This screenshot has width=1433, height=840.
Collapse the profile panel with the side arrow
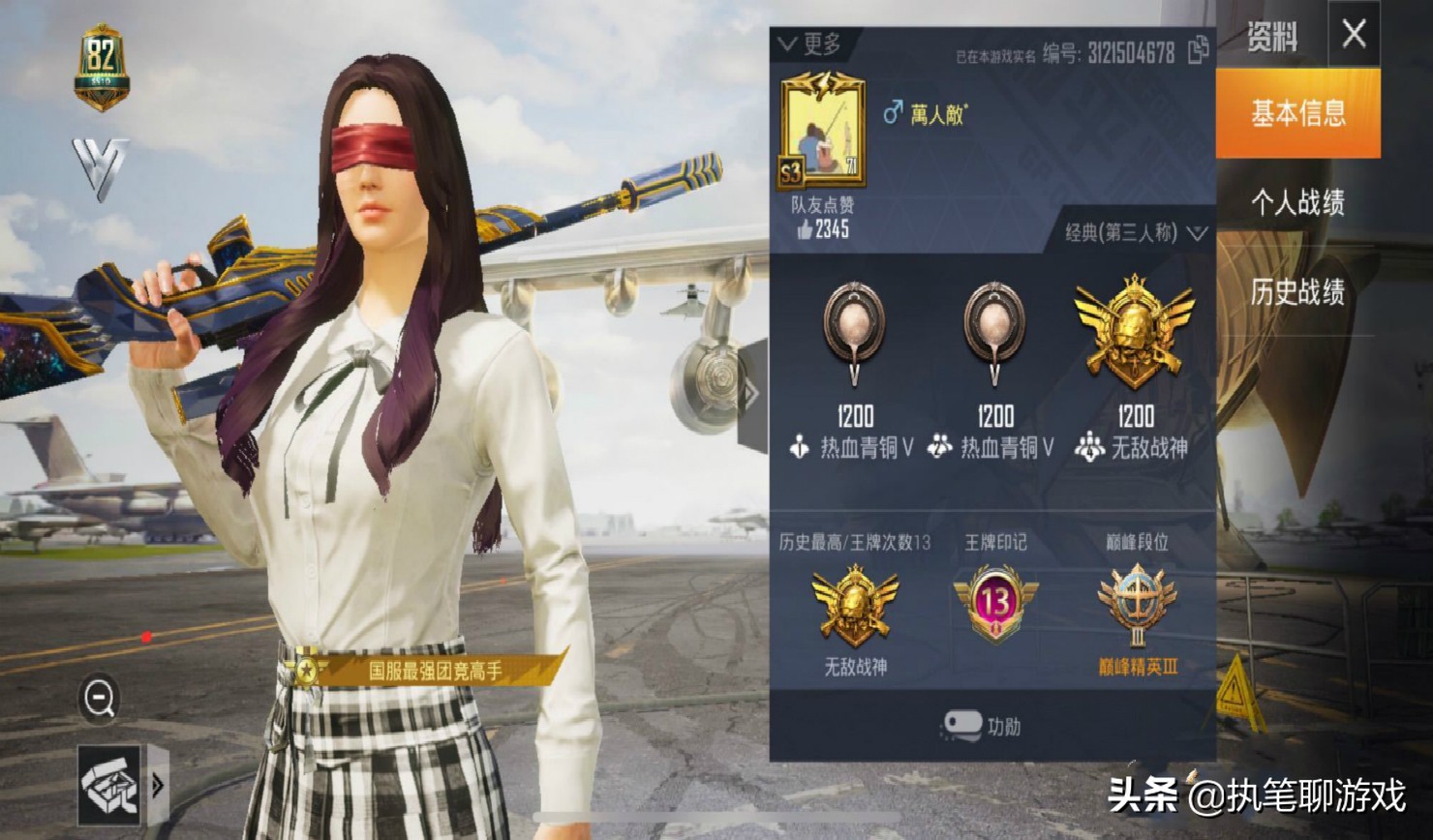click(751, 393)
